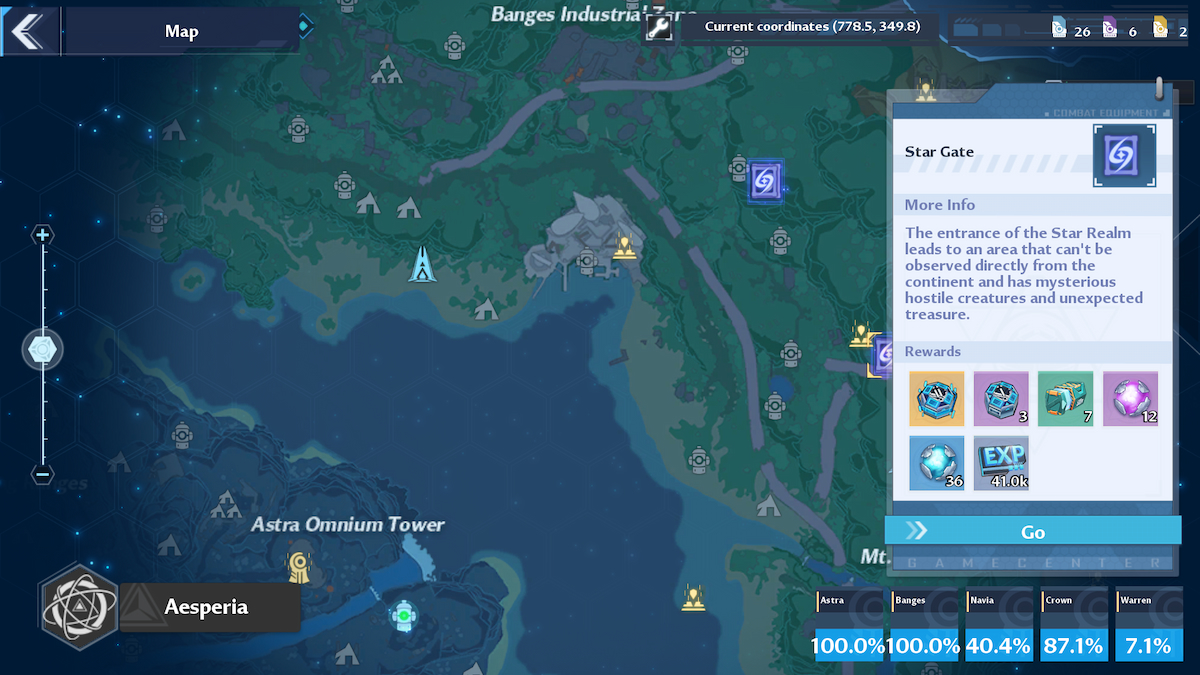Zoom out the map with minus button
Screen dimensions: 1200x675
[42, 474]
